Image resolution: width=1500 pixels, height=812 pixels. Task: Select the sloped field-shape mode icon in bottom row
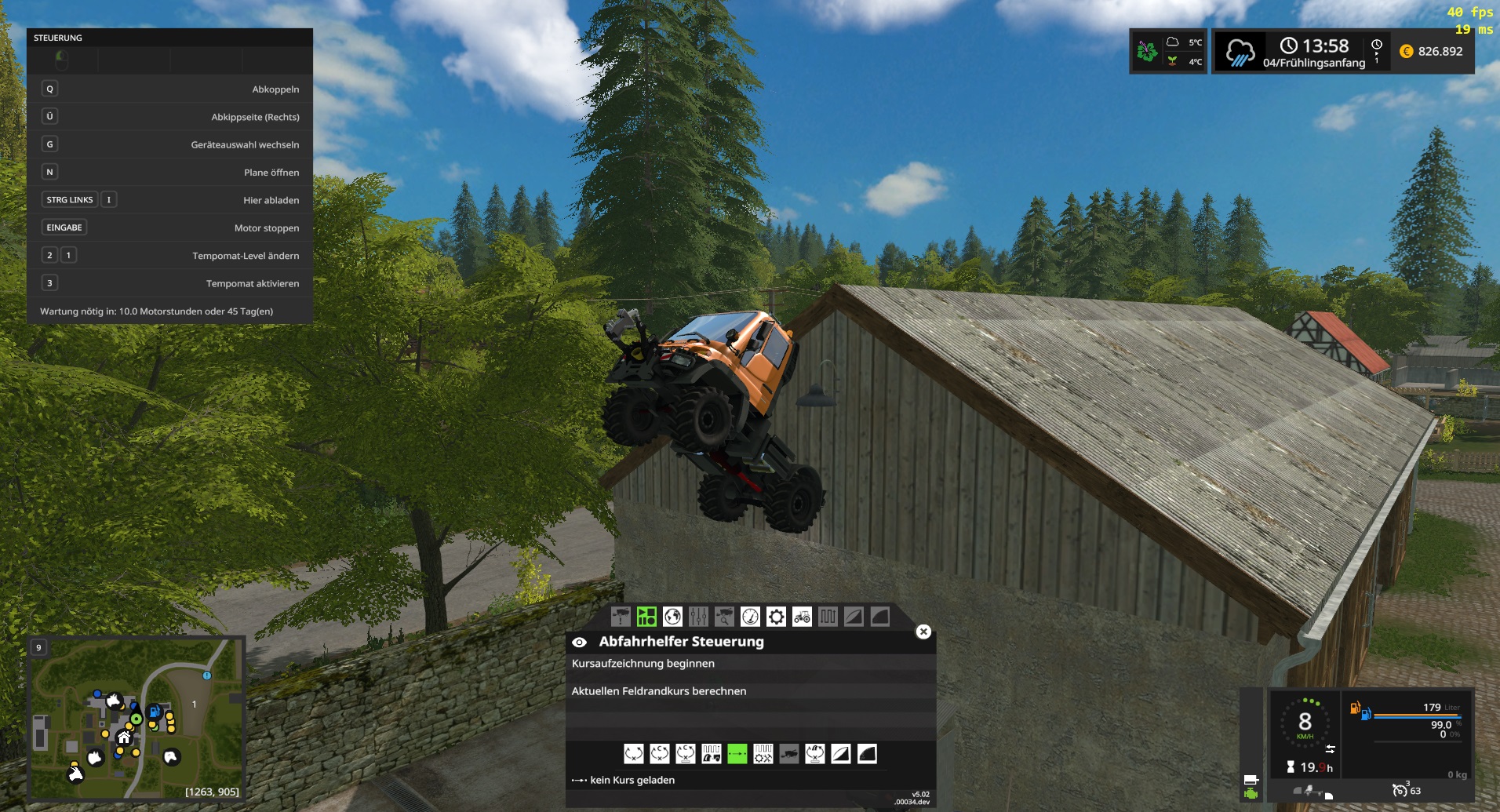[840, 754]
